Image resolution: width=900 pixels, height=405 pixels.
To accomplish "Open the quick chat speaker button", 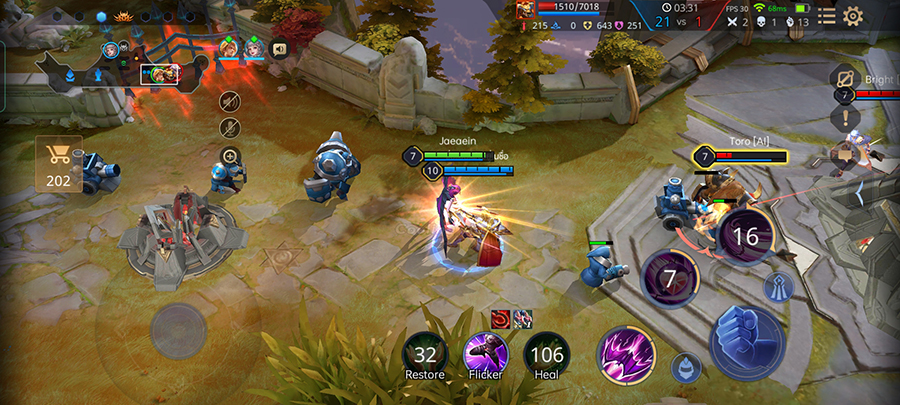I will coord(280,47).
